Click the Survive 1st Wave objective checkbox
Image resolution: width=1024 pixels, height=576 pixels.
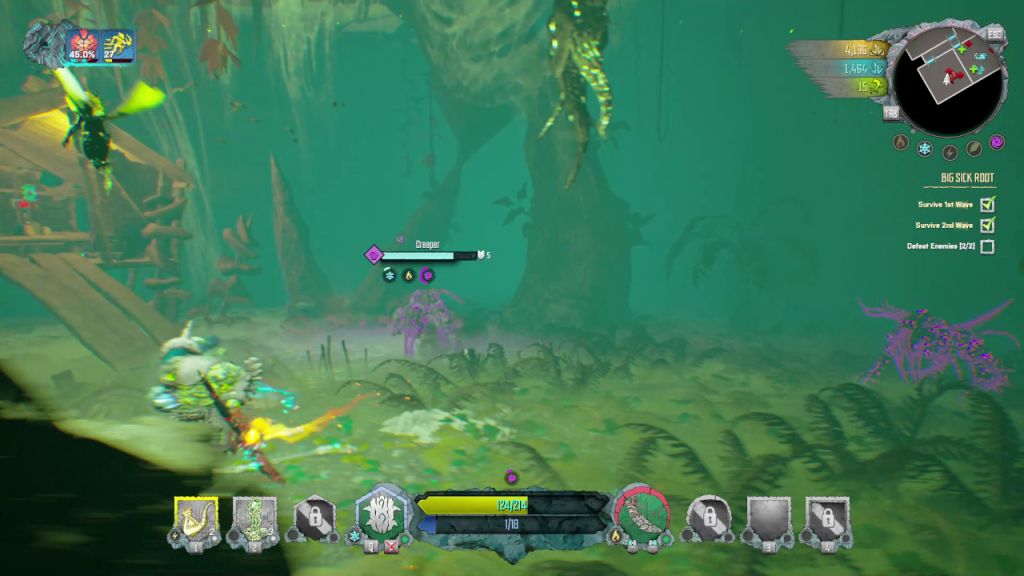click(988, 204)
